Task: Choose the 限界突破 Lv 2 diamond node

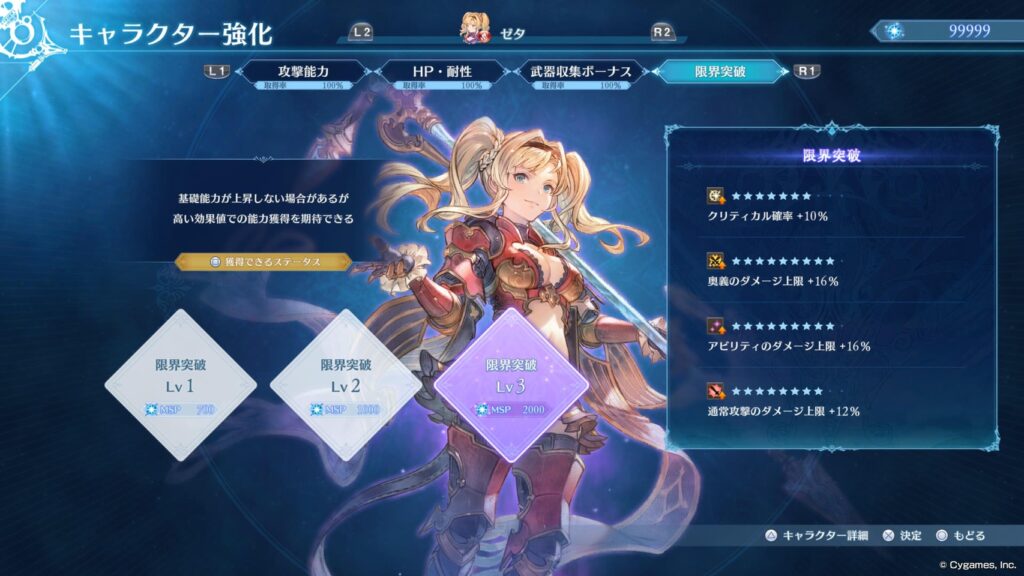Action: click(x=346, y=385)
